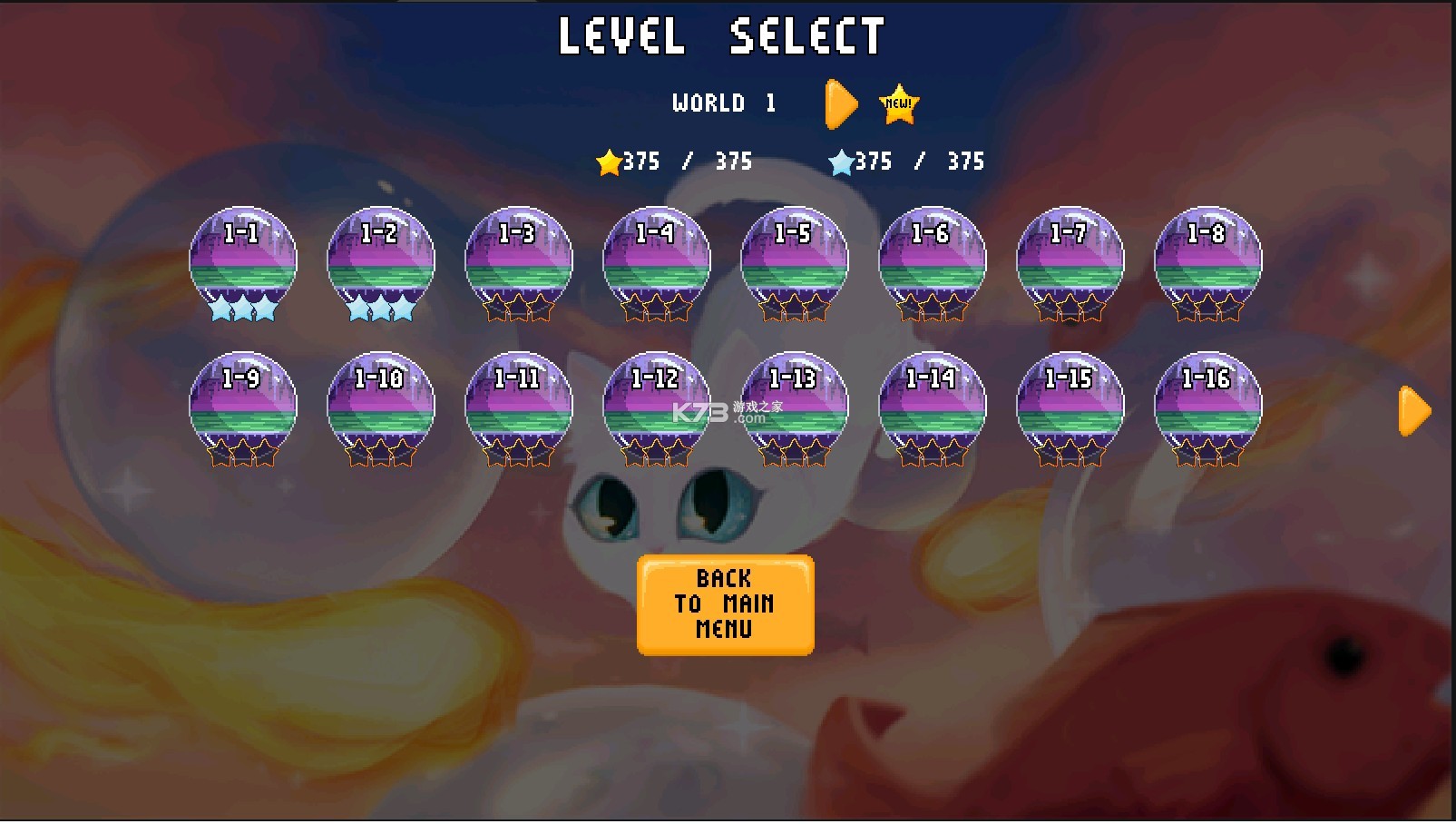Launch level 1-7
1456x824 pixels.
click(1070, 261)
